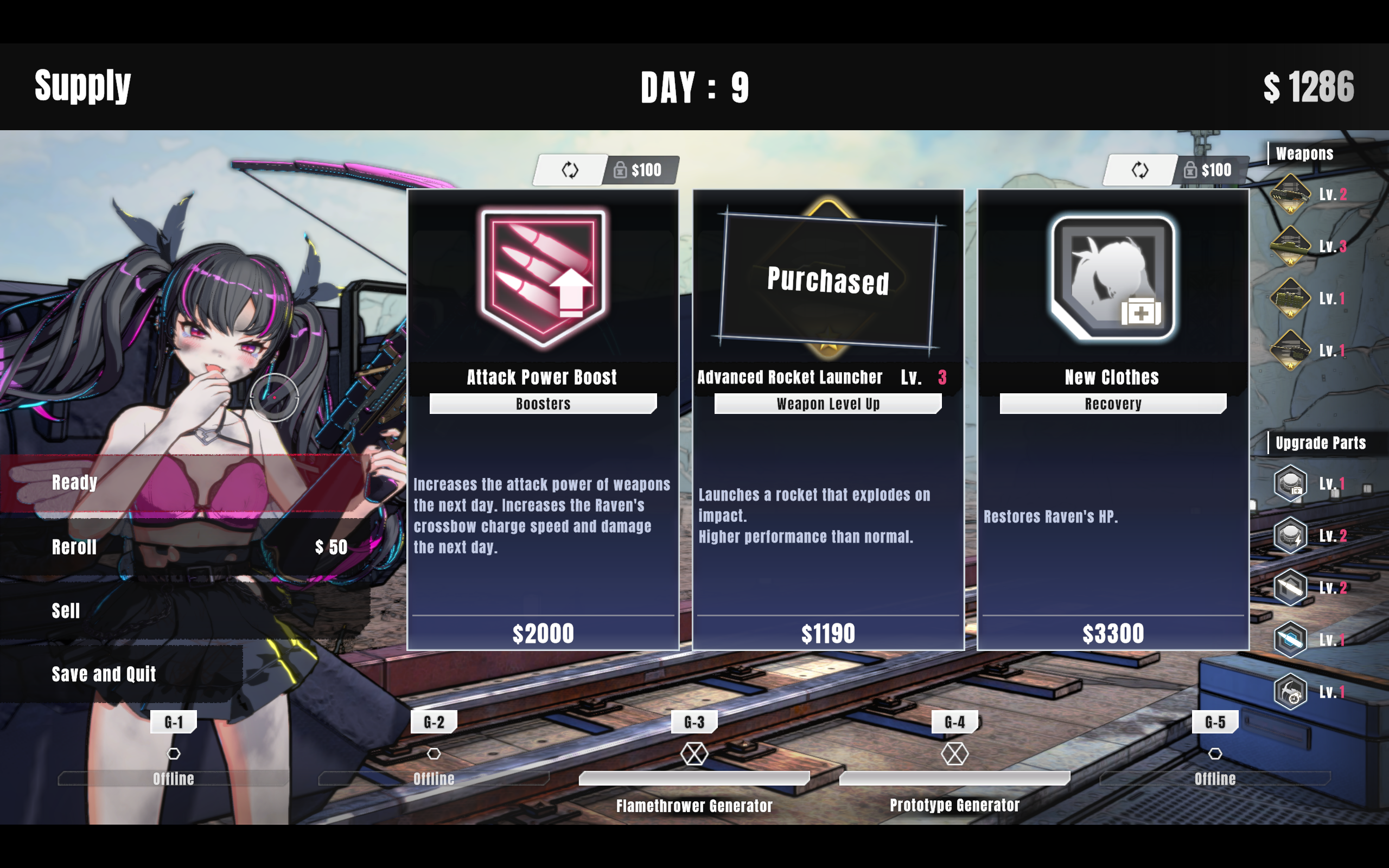This screenshot has width=1389, height=868.
Task: Select the Ready menu option
Action: pos(75,483)
